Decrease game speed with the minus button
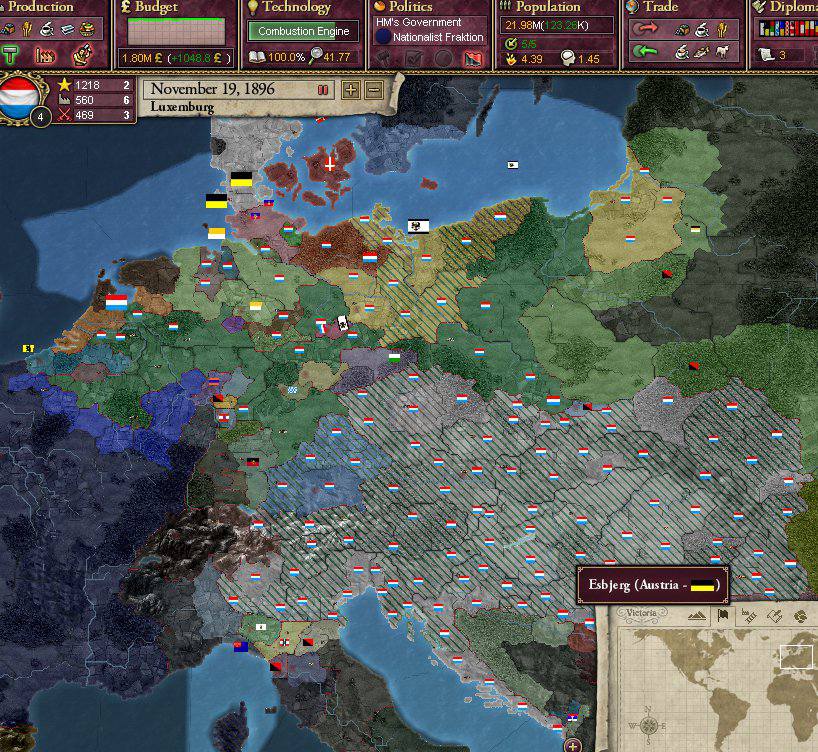Image resolution: width=818 pixels, height=752 pixels. coord(374,90)
